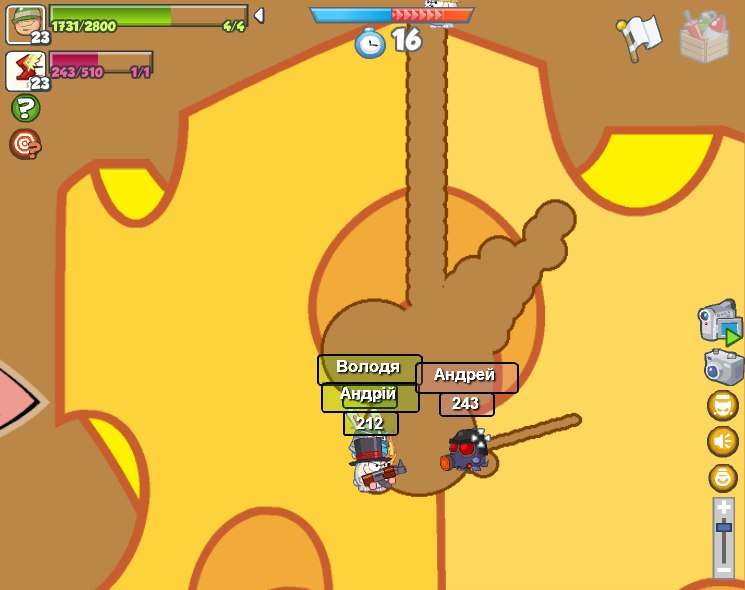This screenshot has height=590, width=745.
Task: Click the zoom slider handle
Action: point(723,526)
